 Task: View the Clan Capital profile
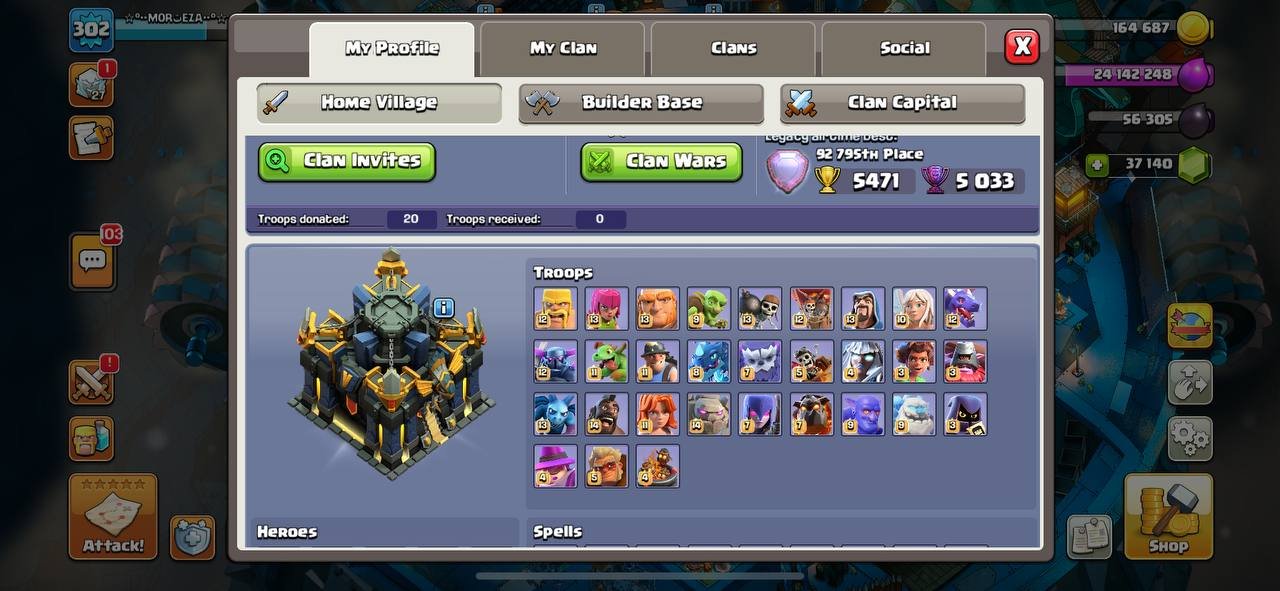pyautogui.click(x=902, y=103)
